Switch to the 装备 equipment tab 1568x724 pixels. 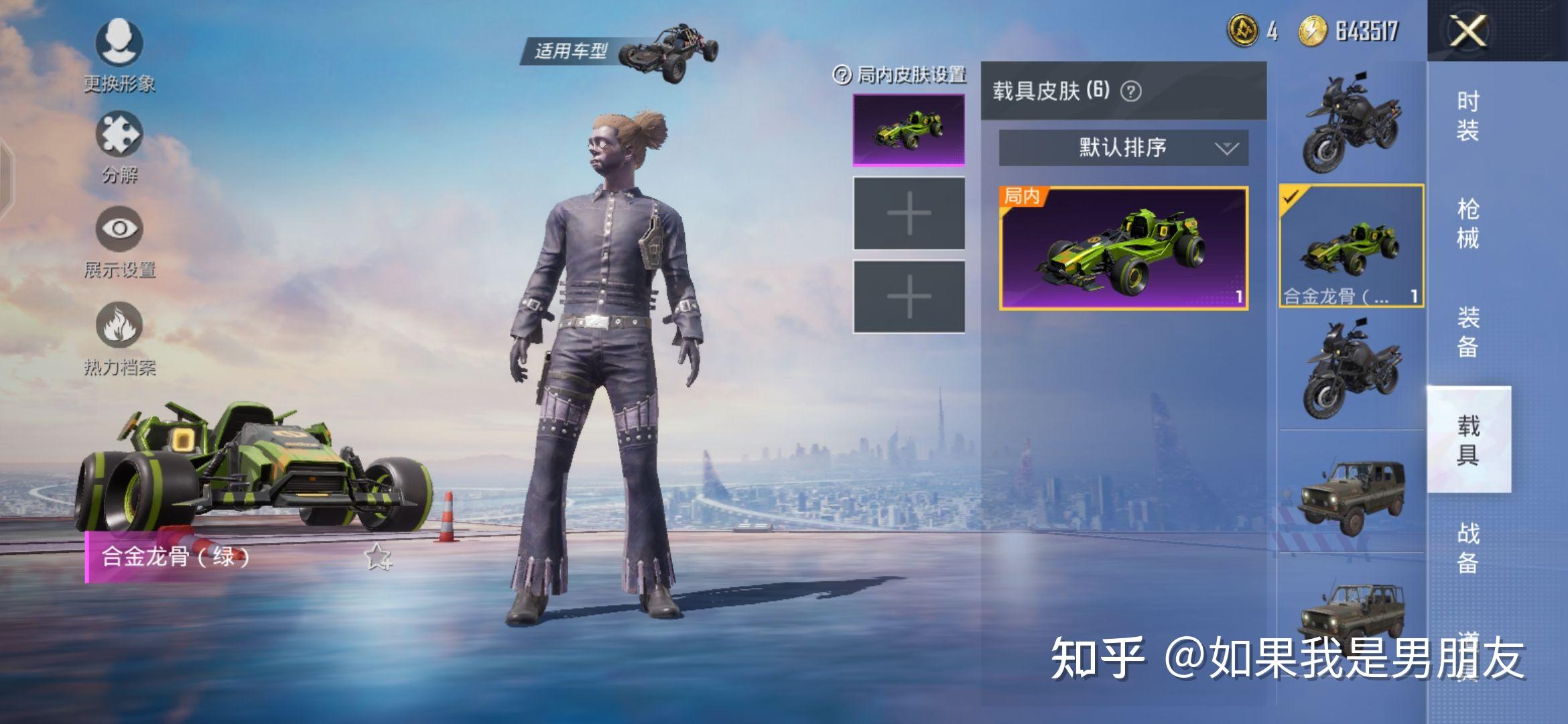coord(1467,331)
